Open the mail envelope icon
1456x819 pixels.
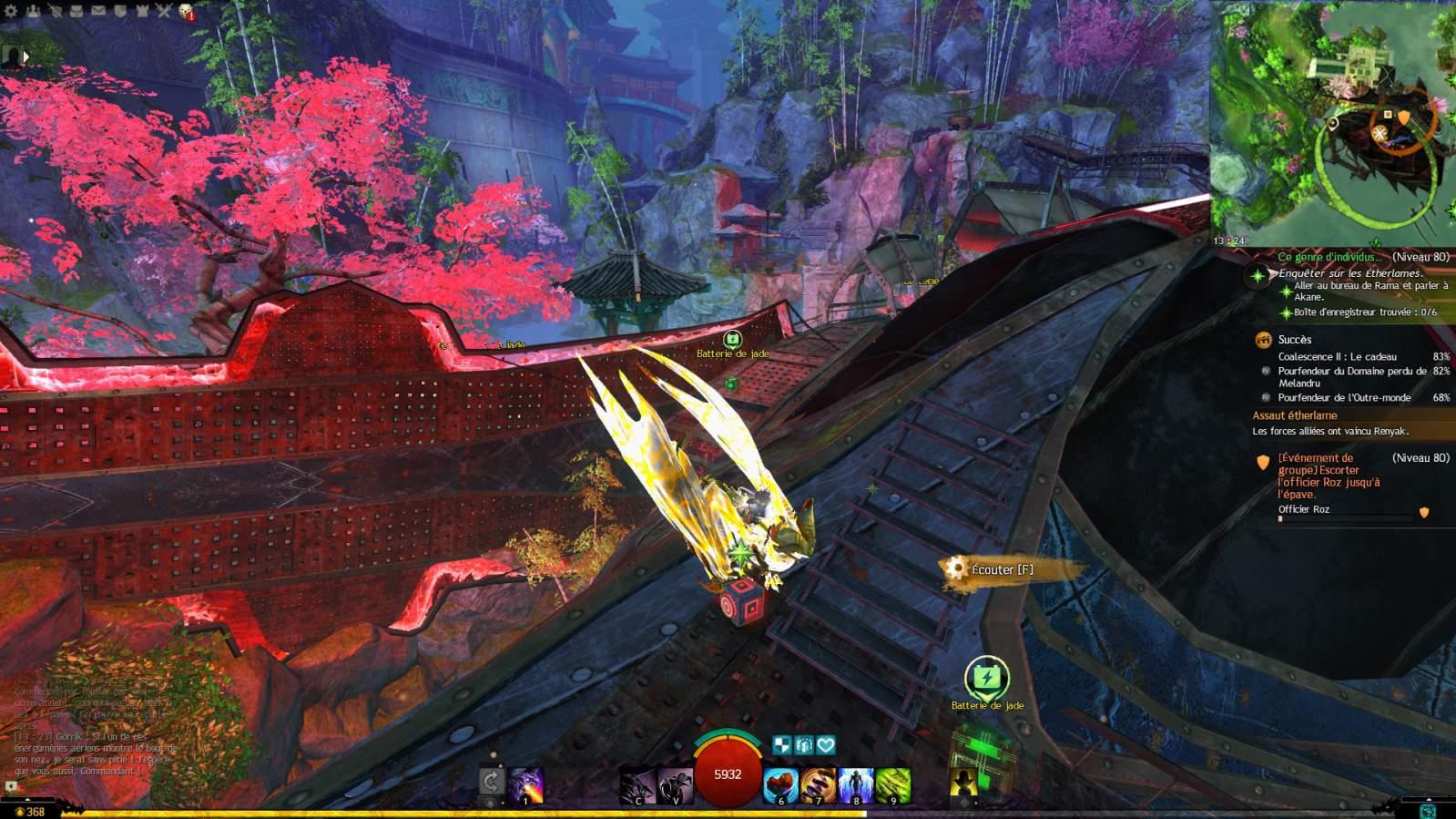99,12
